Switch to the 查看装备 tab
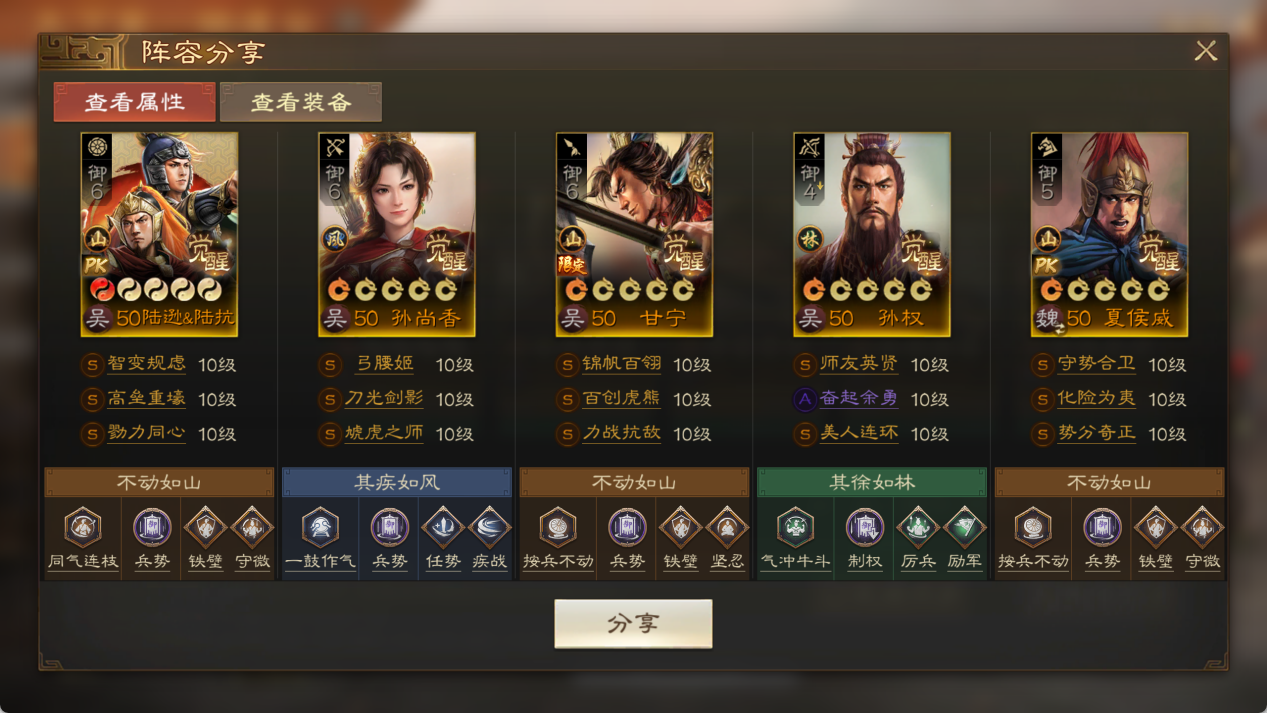The image size is (1267, 713). [x=301, y=102]
